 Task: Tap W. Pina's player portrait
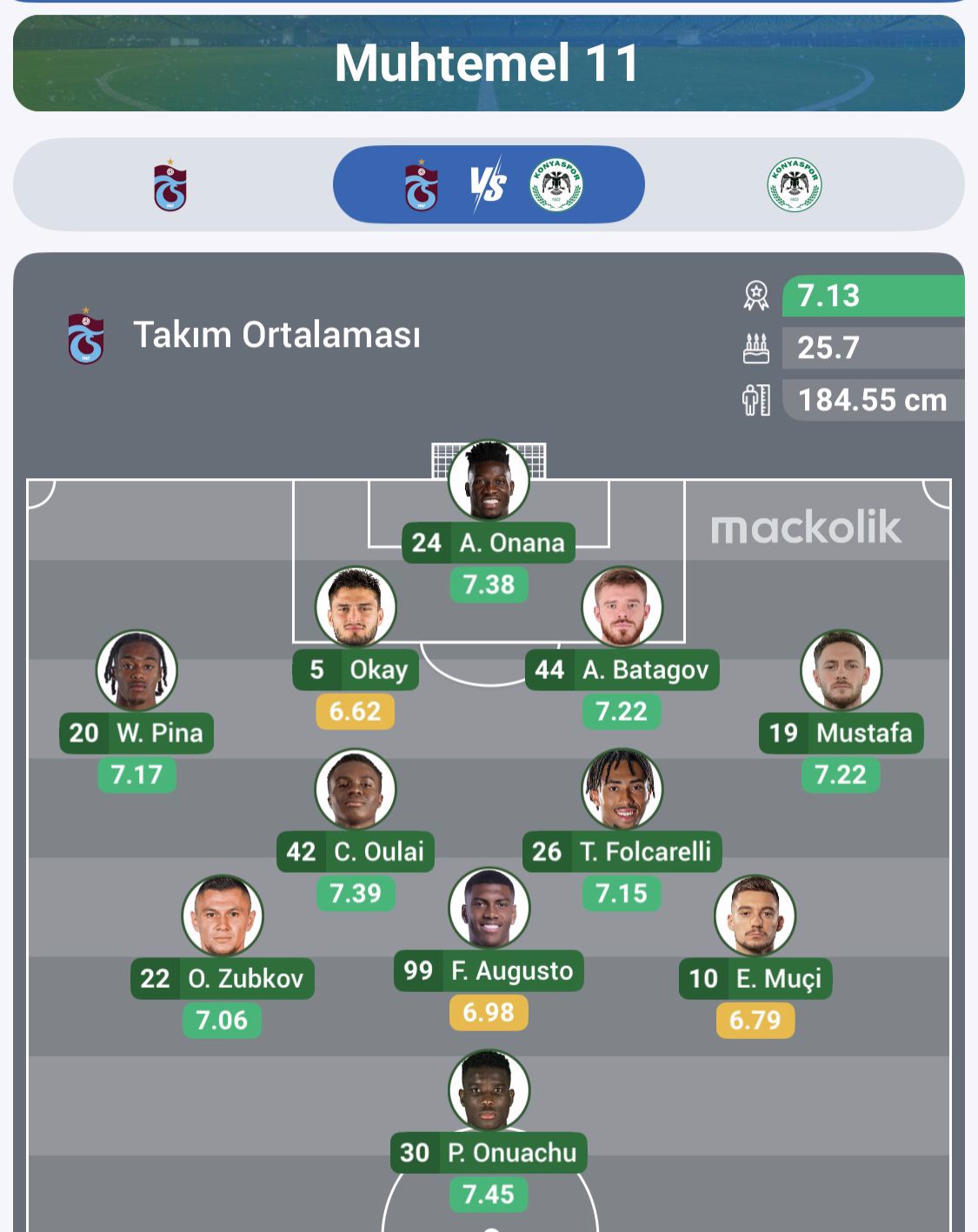point(136,671)
